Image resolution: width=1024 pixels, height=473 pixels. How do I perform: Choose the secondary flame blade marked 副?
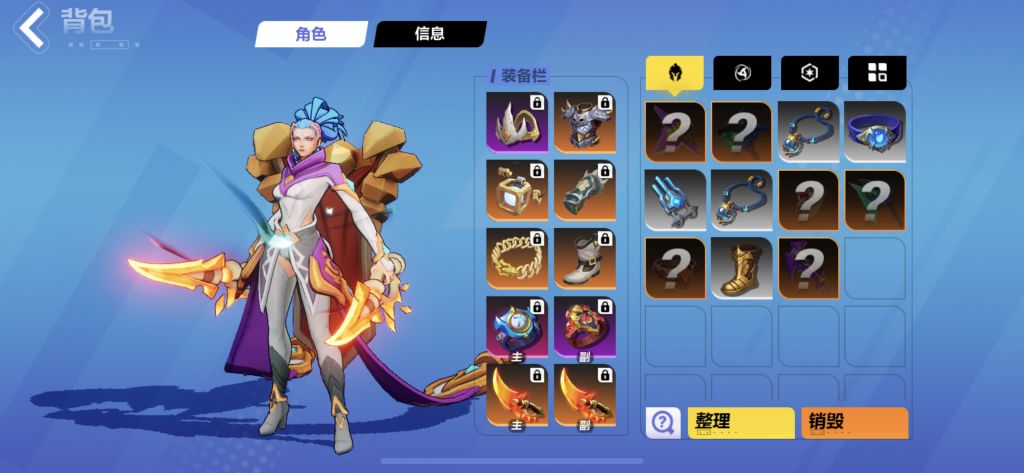click(x=584, y=395)
